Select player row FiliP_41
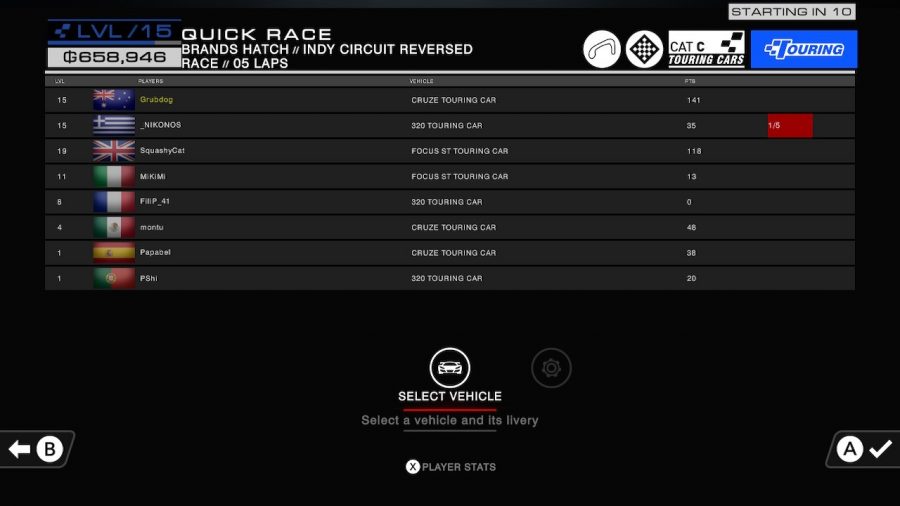This screenshot has height=506, width=900. (x=450, y=202)
